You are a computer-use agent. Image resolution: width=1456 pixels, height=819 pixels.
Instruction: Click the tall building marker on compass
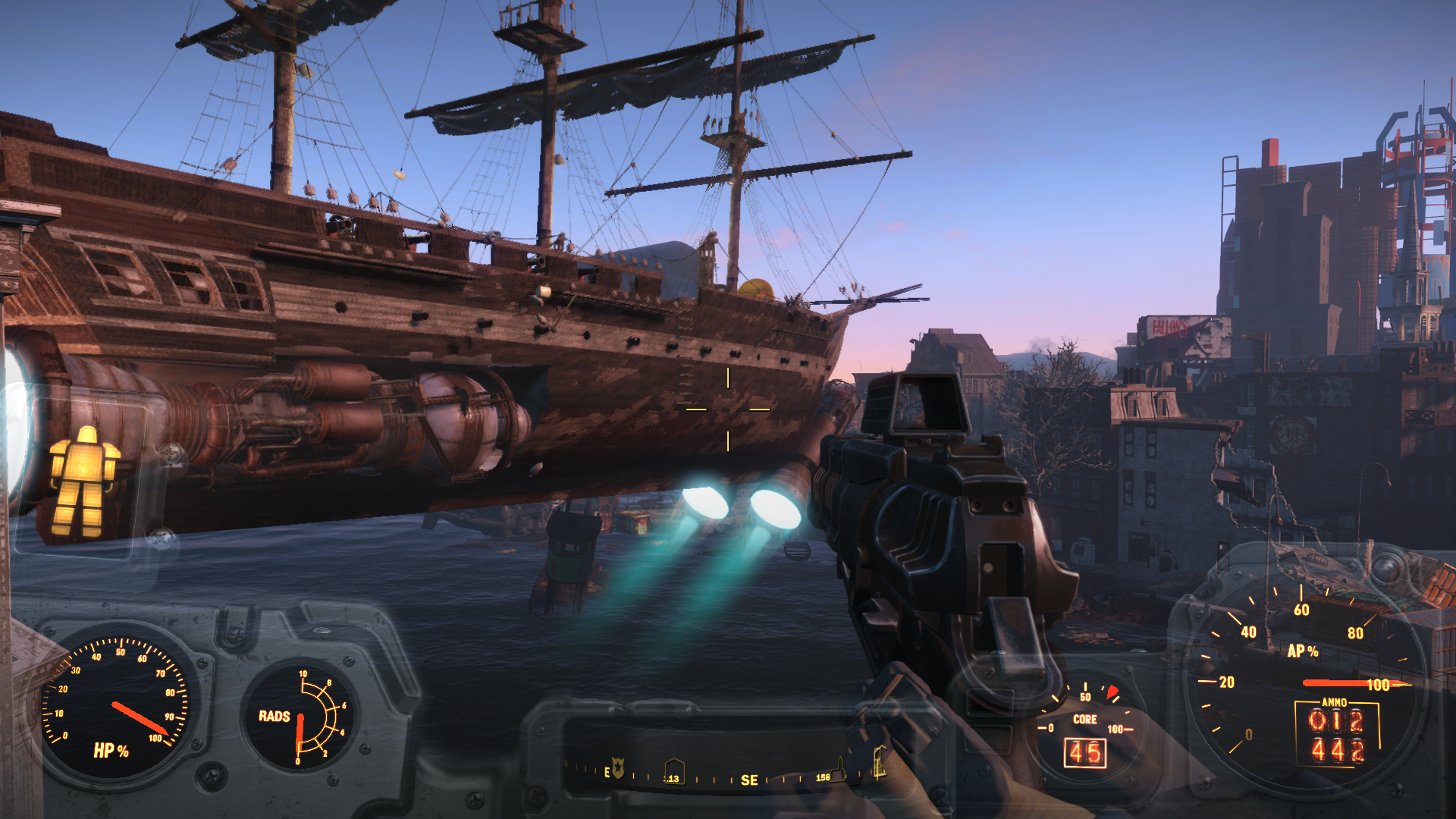880,762
